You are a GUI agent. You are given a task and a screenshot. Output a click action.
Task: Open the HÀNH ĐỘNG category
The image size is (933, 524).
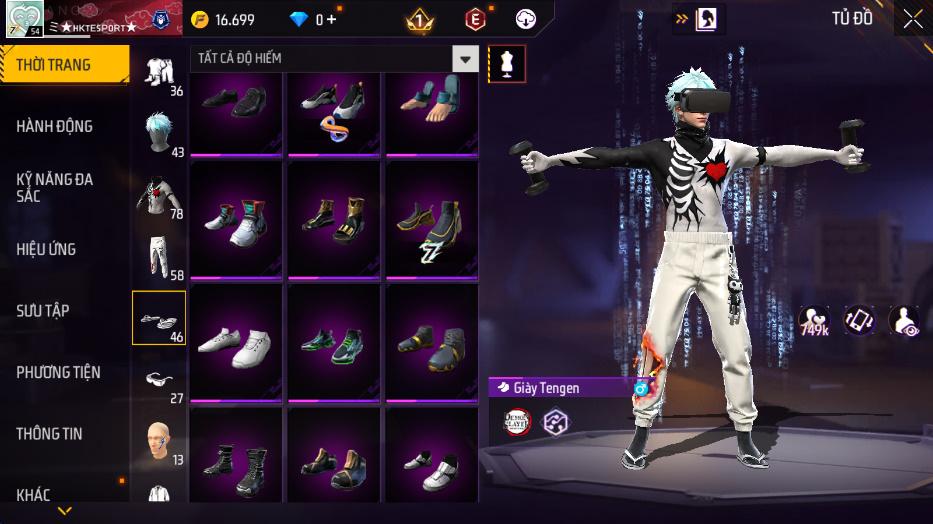(x=55, y=126)
